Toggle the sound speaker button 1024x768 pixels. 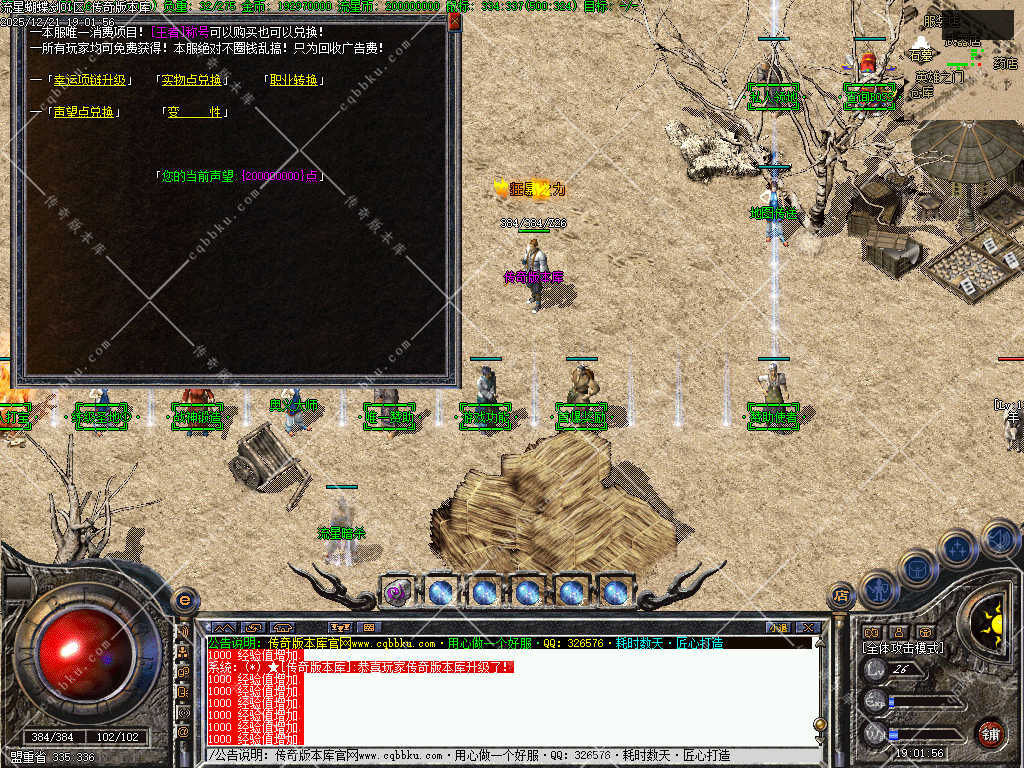[x=1000, y=541]
